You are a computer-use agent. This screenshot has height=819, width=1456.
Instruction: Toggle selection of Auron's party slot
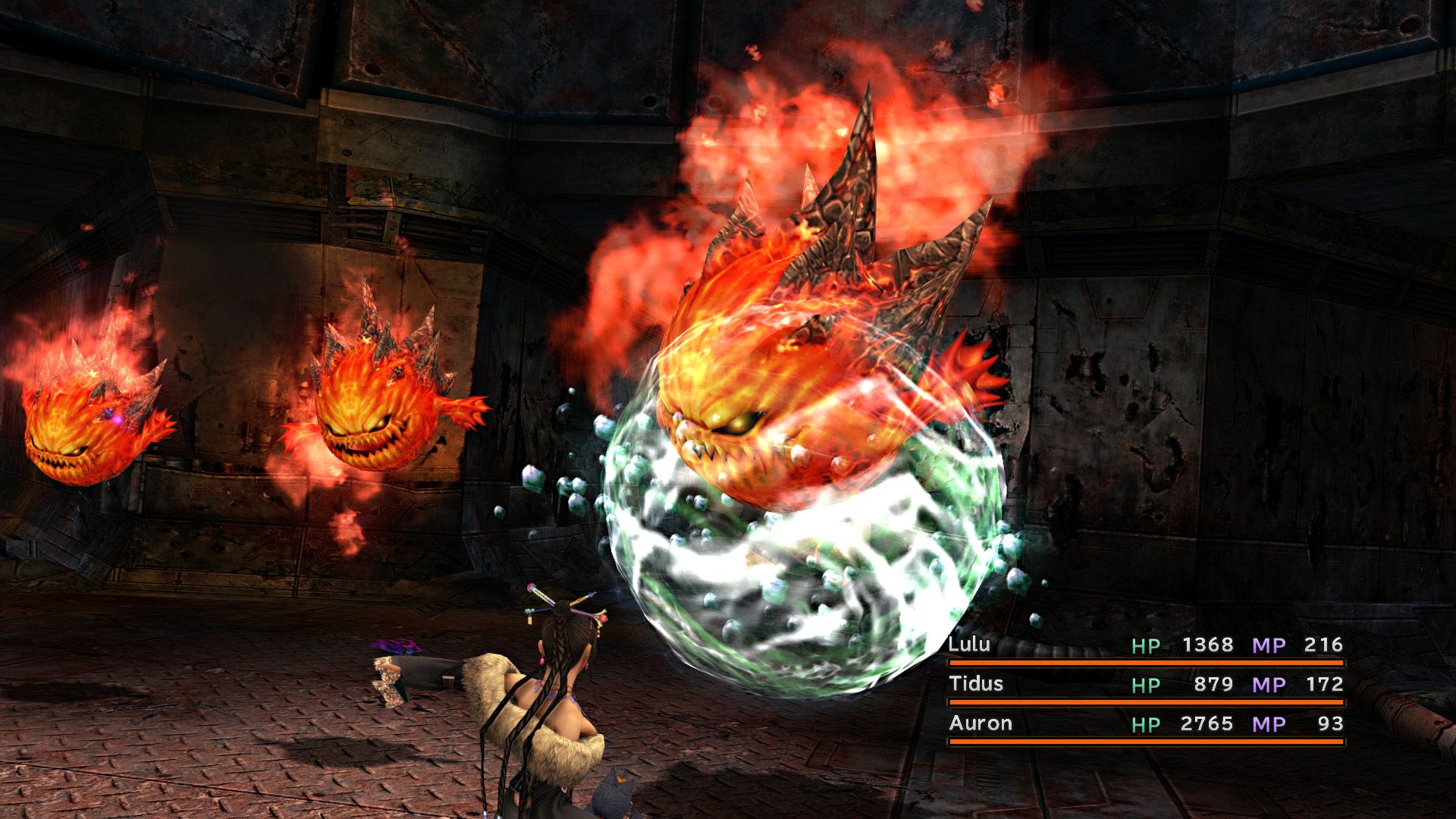click(x=982, y=724)
